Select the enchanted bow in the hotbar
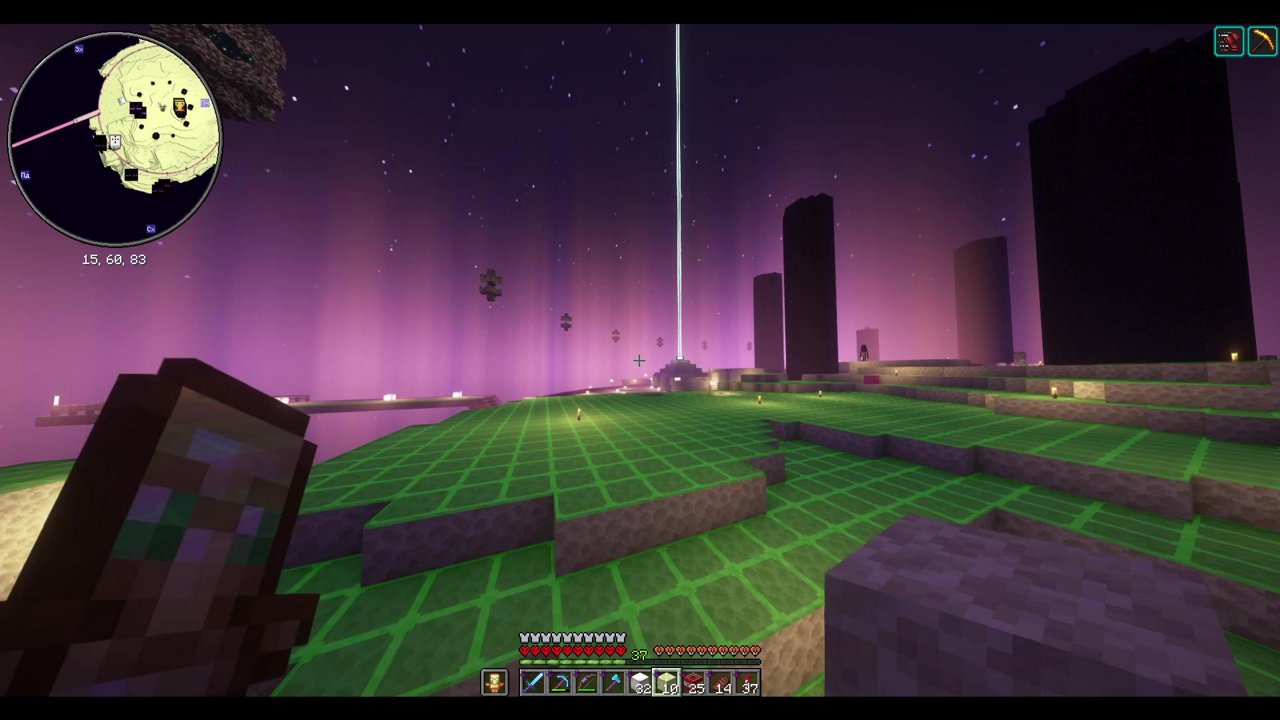This screenshot has width=1280, height=720. click(x=587, y=683)
